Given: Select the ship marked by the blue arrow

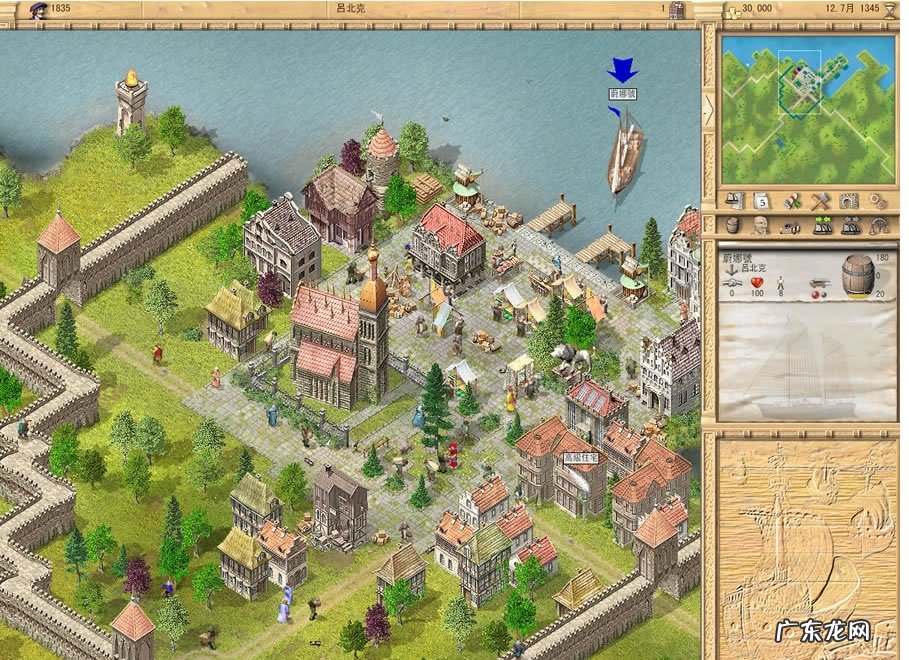Looking at the screenshot, I should [x=624, y=152].
